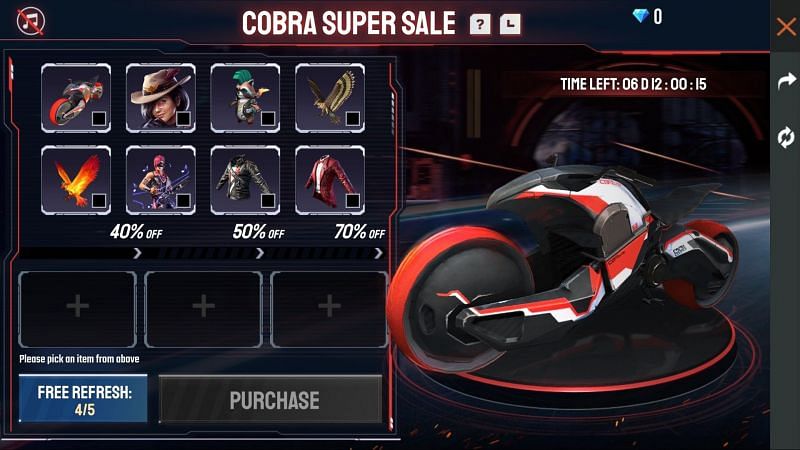Screen dimensions: 800x450
Task: Close the Cobra Super Sale screen
Action: 786,27
